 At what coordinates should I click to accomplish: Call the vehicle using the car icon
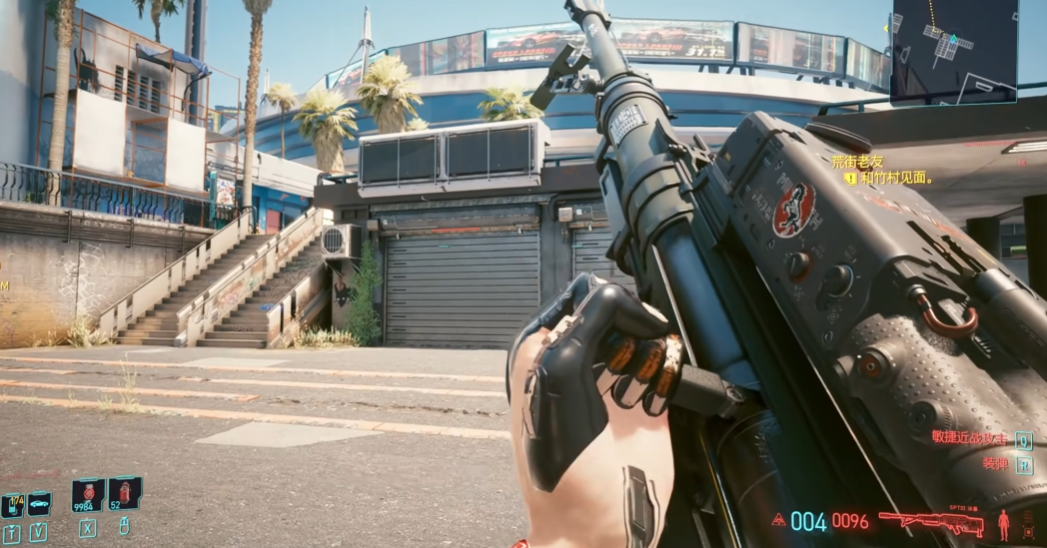tap(39, 503)
